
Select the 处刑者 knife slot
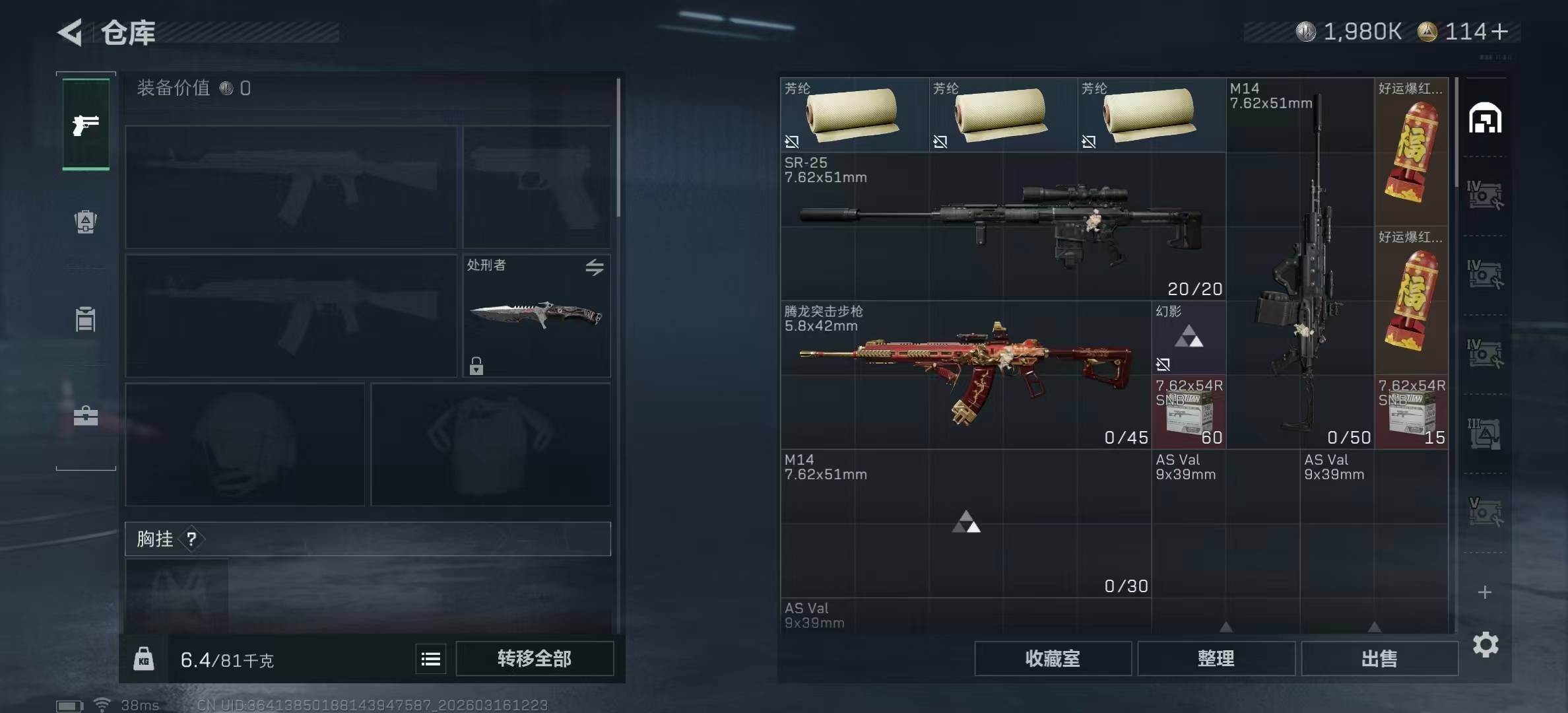[x=536, y=316]
